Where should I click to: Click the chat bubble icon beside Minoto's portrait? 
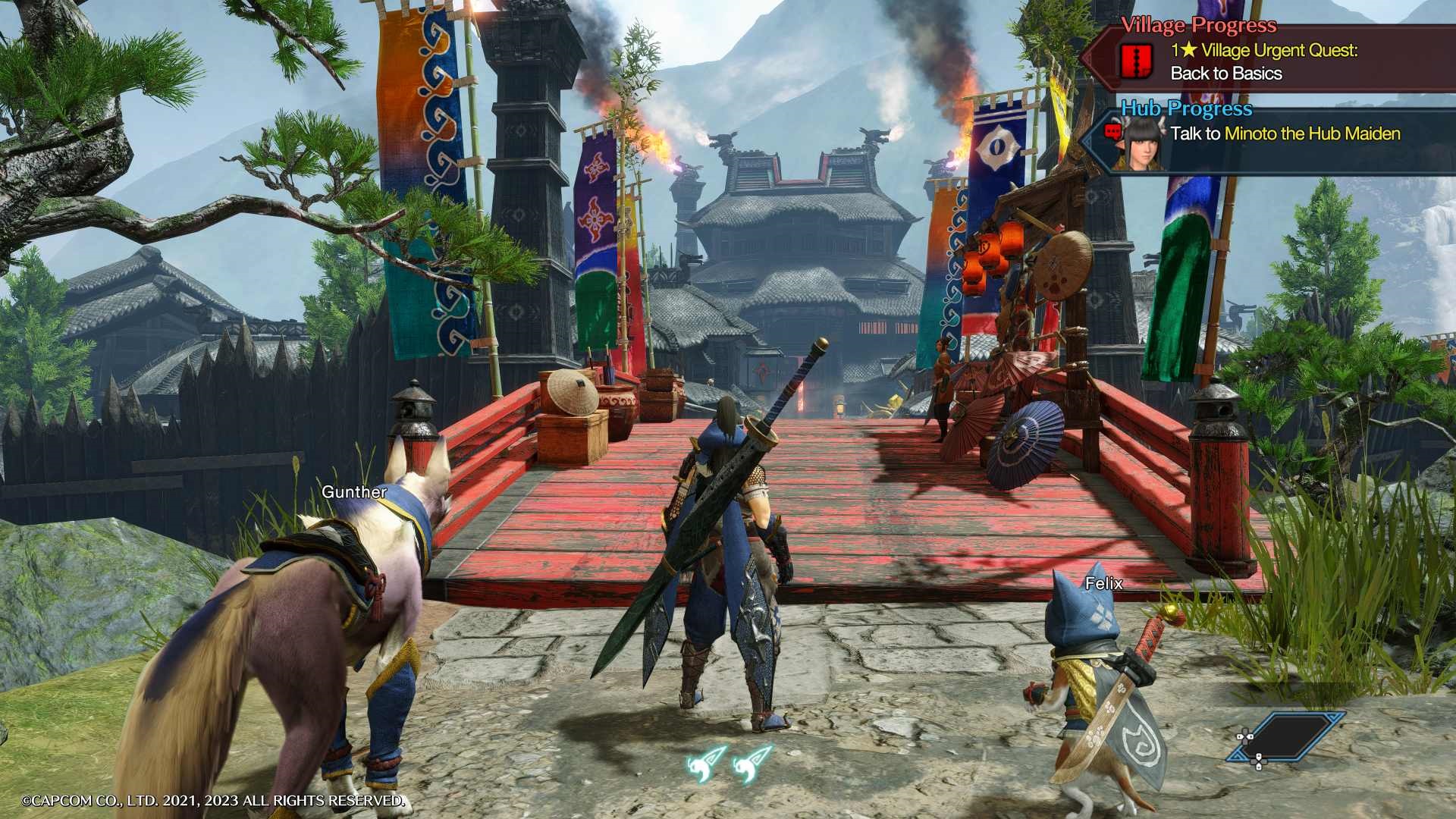[x=1113, y=130]
